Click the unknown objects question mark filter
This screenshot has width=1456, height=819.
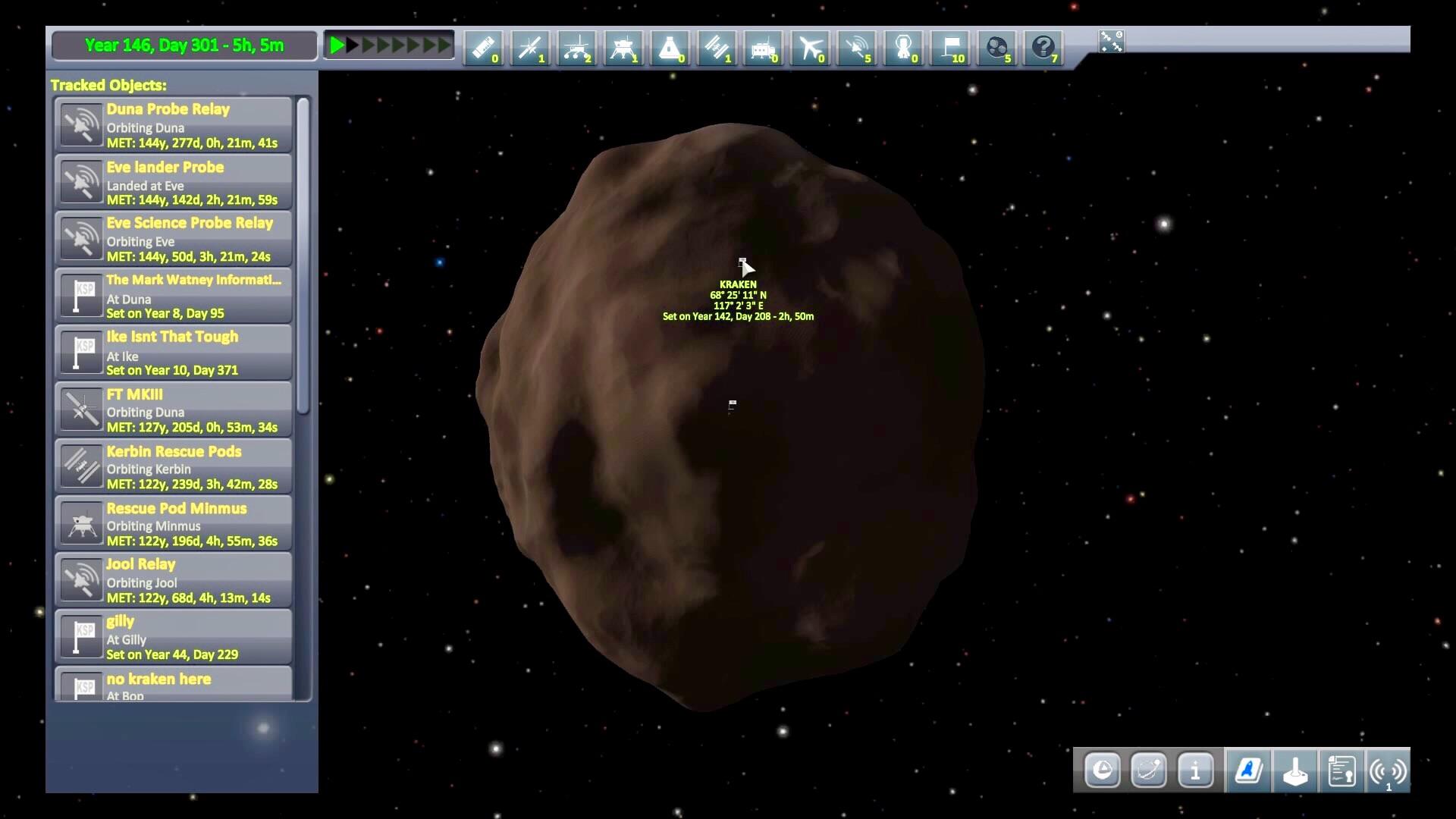pyautogui.click(x=1044, y=48)
